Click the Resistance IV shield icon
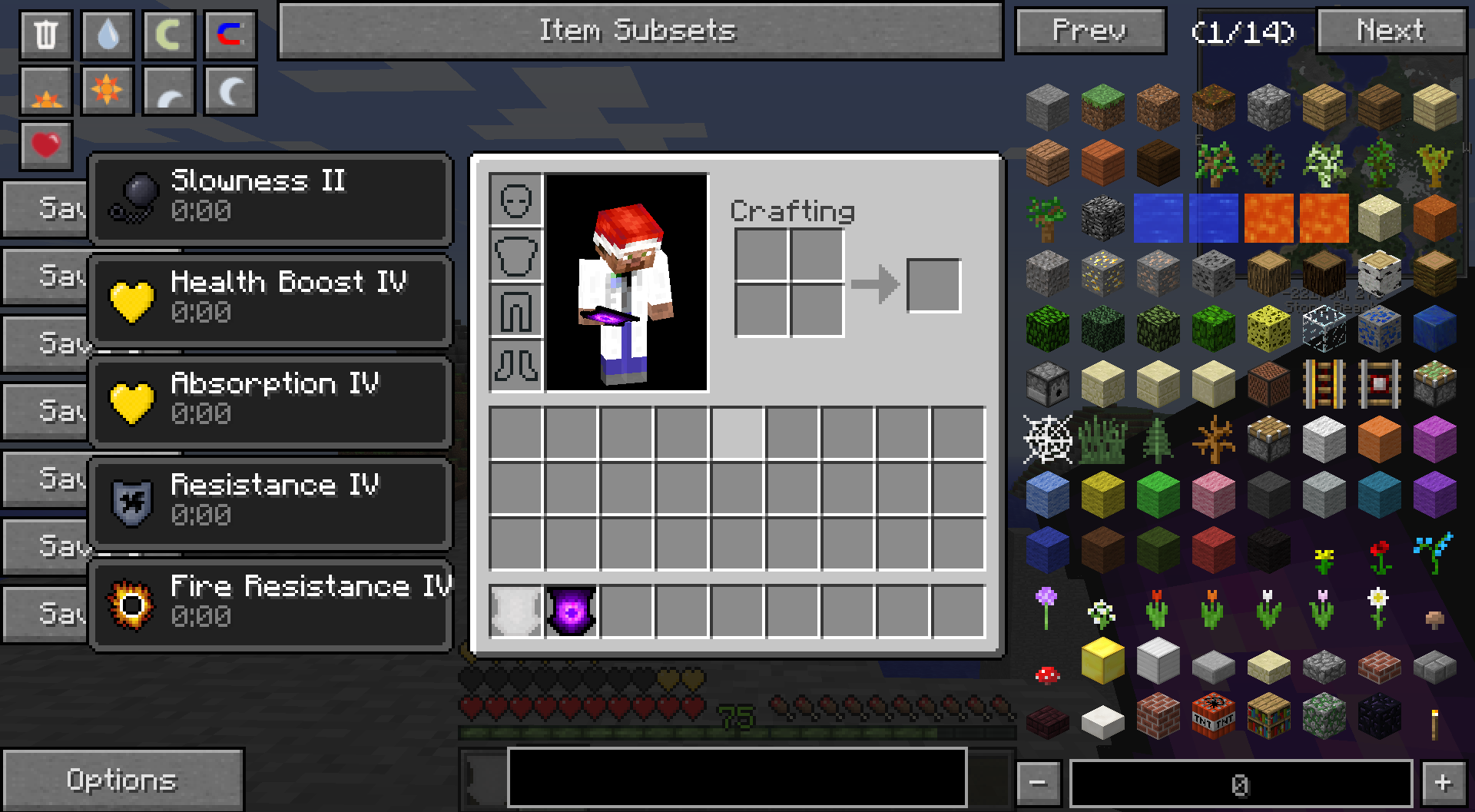This screenshot has width=1475, height=812. [x=132, y=500]
